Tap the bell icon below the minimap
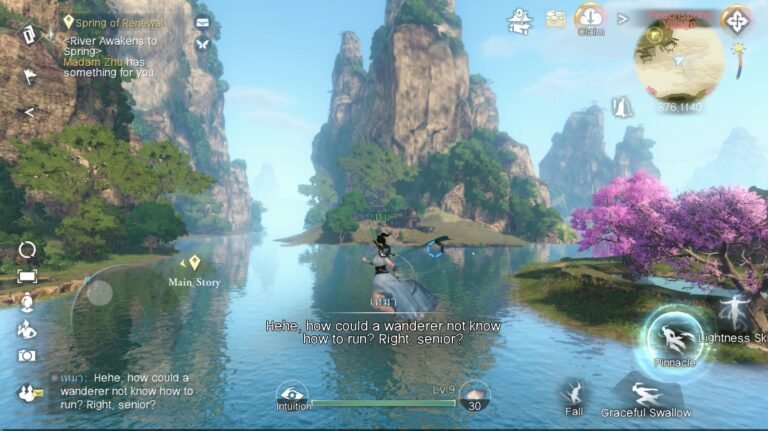768x431 pixels. click(623, 105)
